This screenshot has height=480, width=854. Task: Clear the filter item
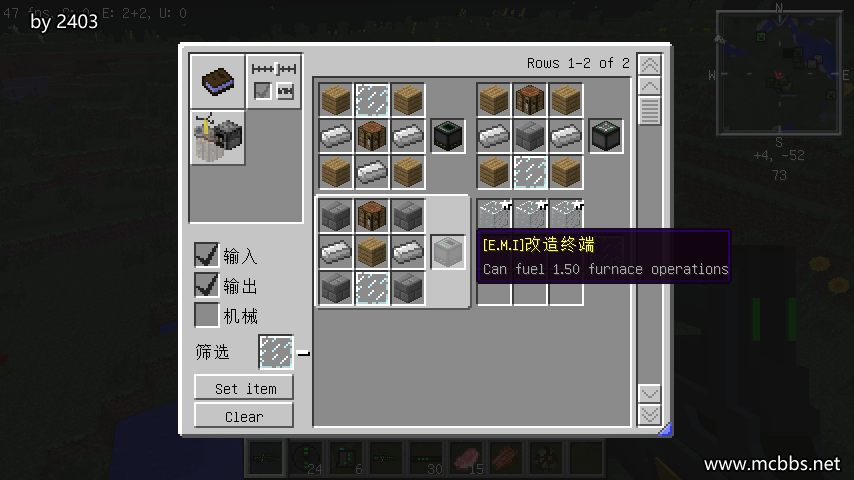tap(244, 416)
